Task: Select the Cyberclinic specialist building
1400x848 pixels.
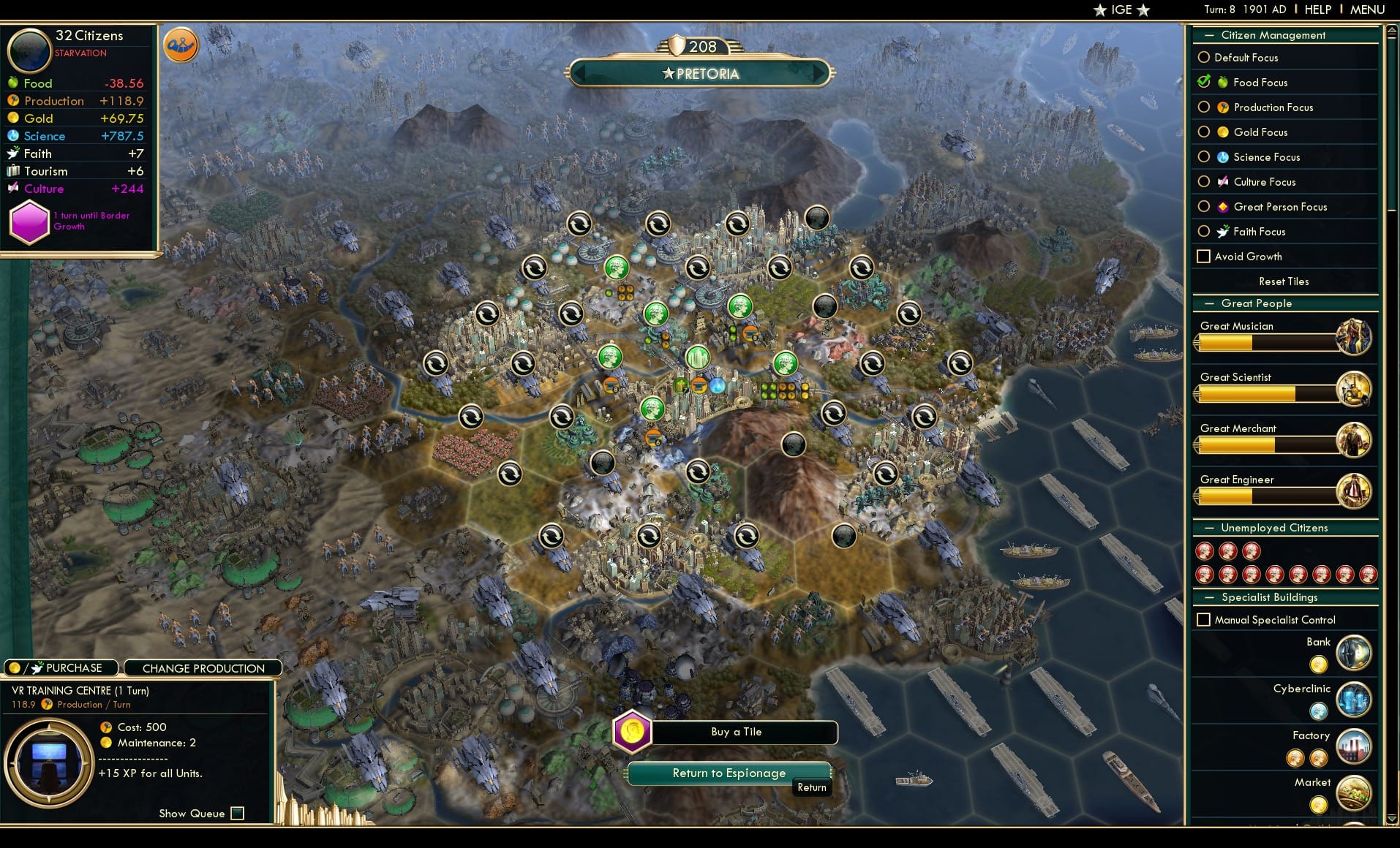Action: [1353, 700]
